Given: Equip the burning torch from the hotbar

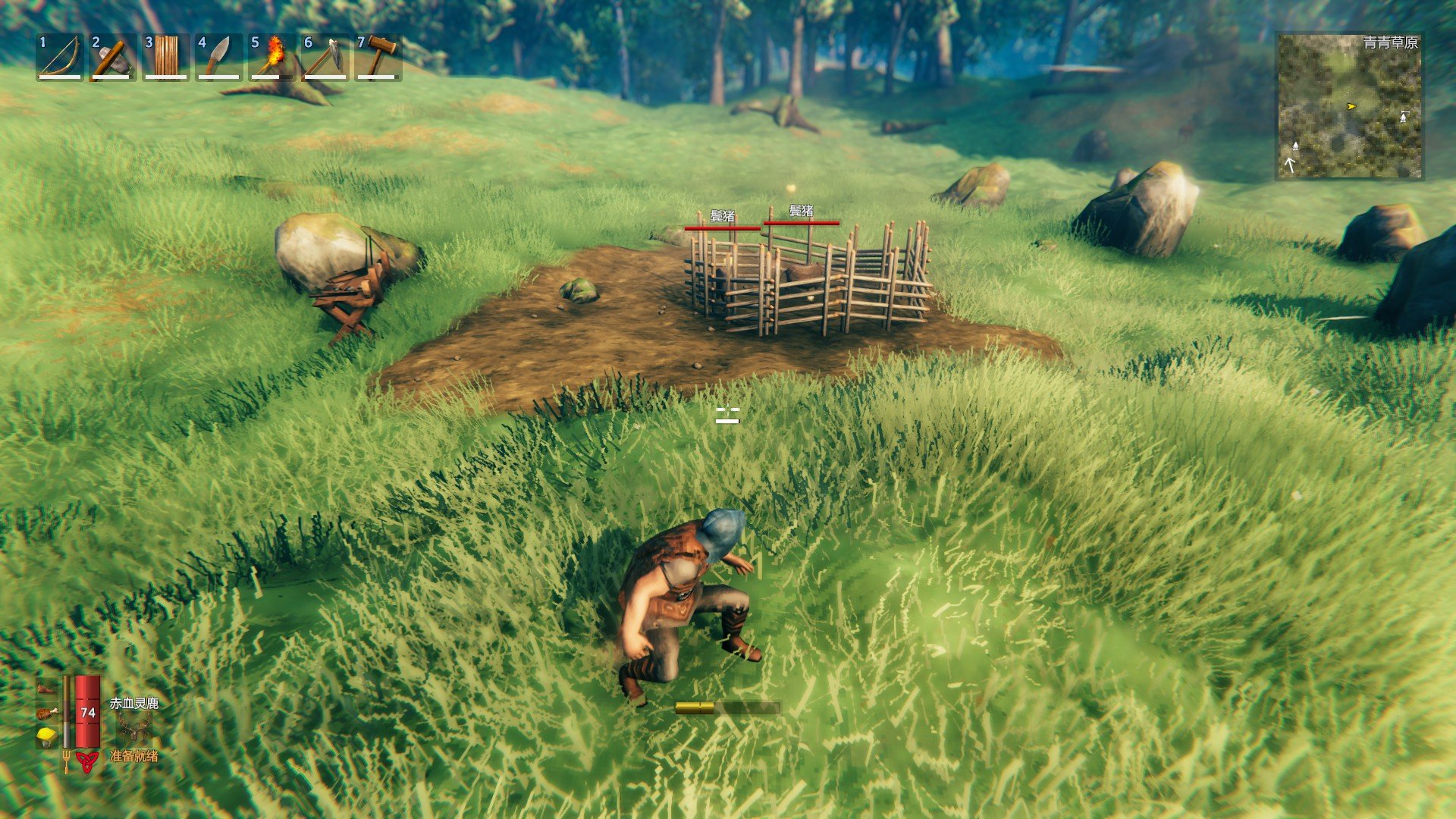Looking at the screenshot, I should tap(272, 57).
